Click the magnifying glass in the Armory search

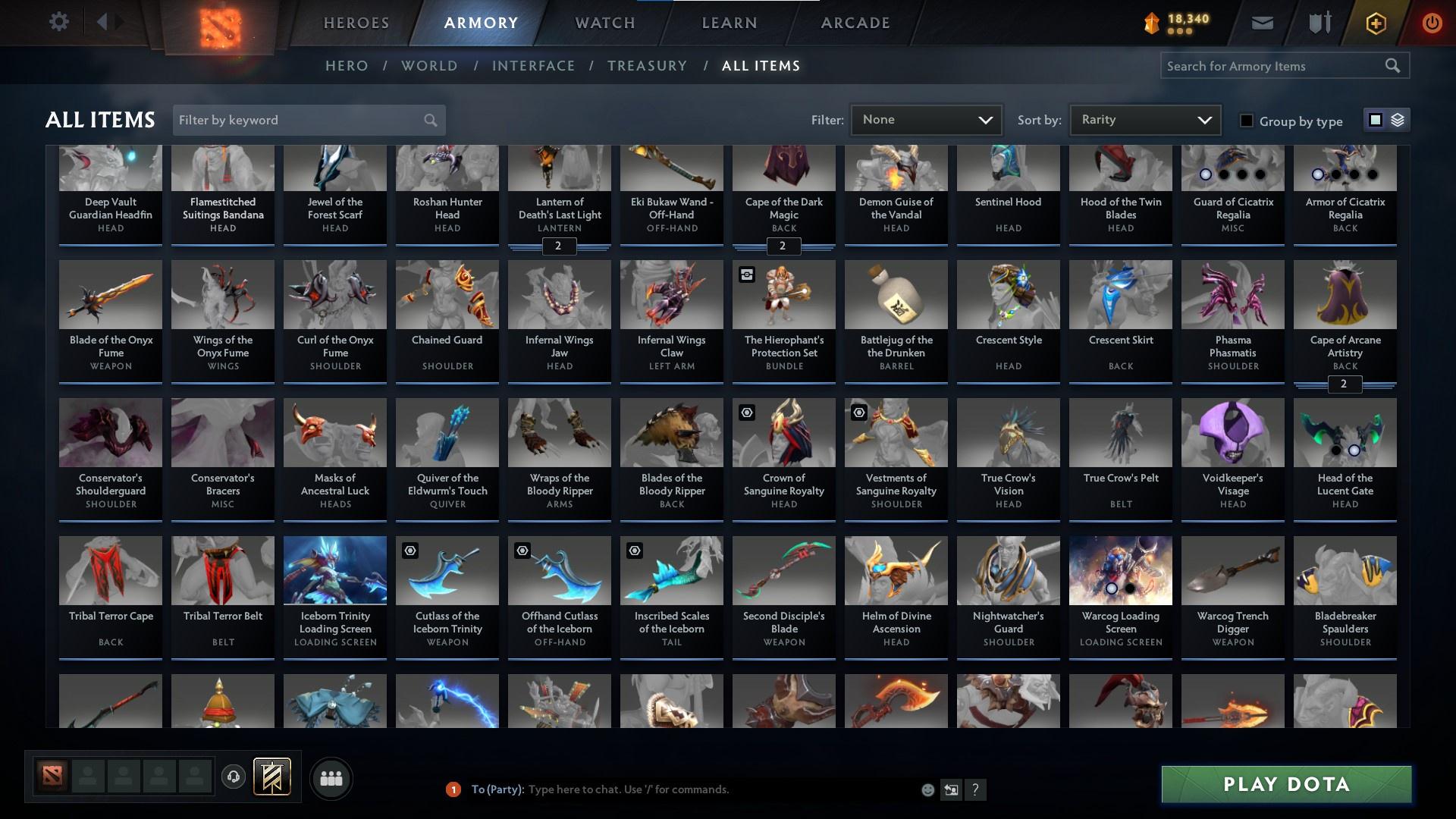(x=1394, y=66)
